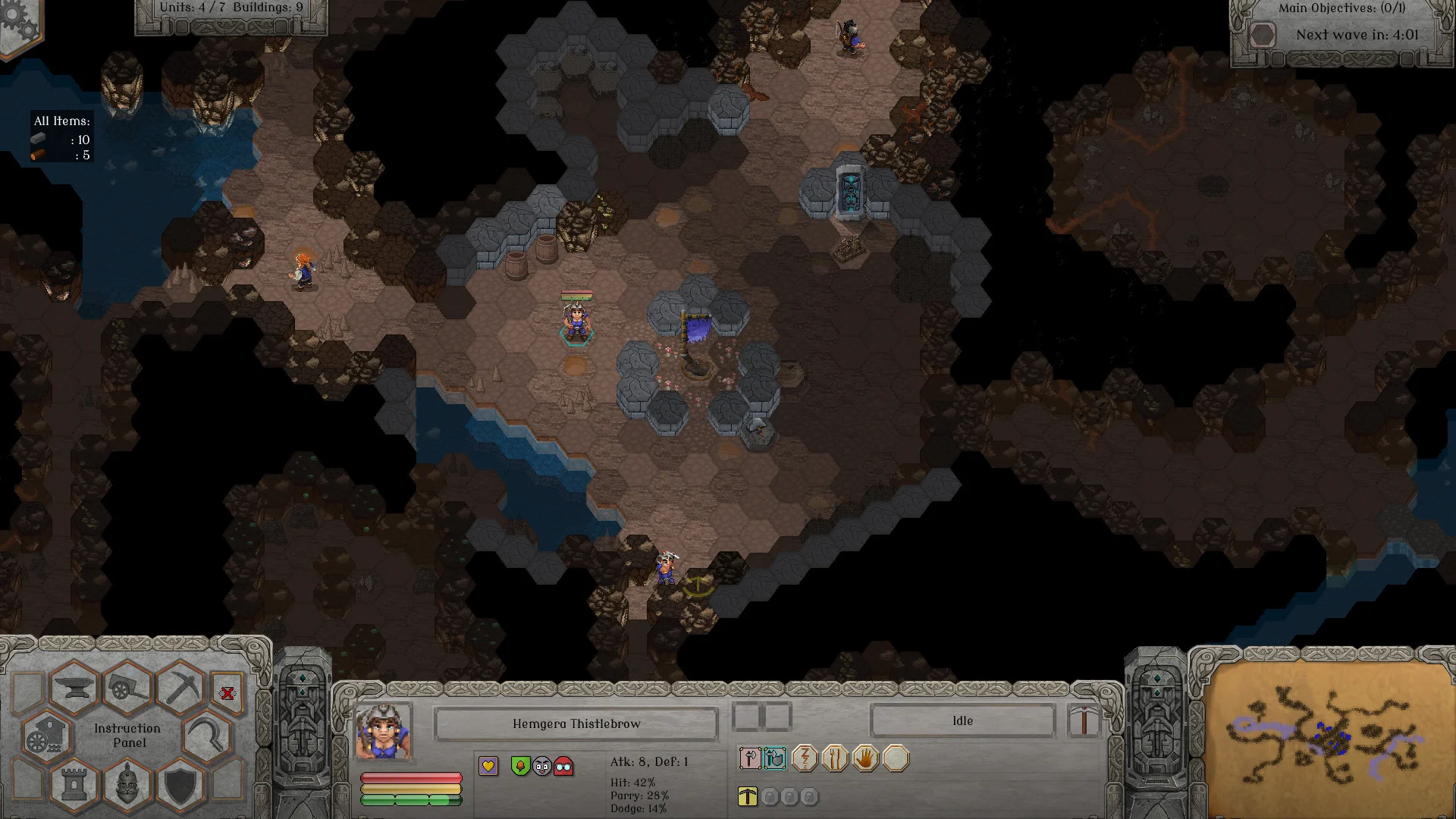
Task: Toggle the sleep Zzz order
Action: pos(805,758)
